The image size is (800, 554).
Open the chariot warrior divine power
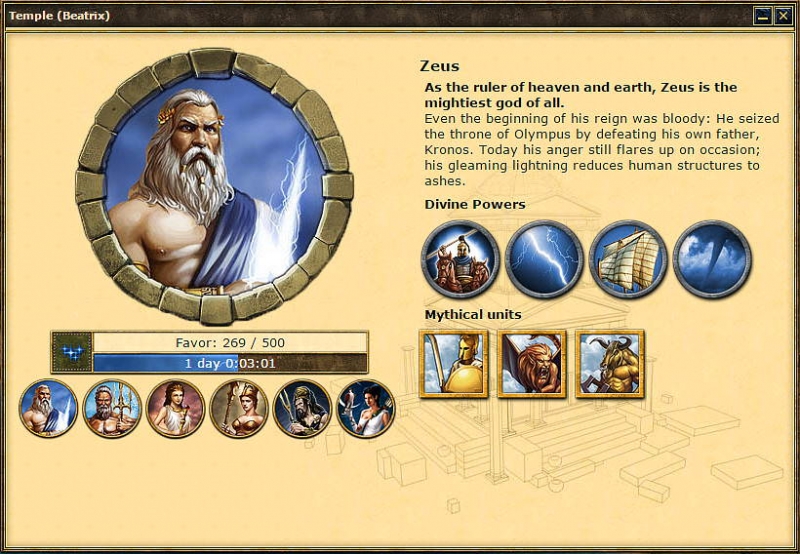(460, 260)
